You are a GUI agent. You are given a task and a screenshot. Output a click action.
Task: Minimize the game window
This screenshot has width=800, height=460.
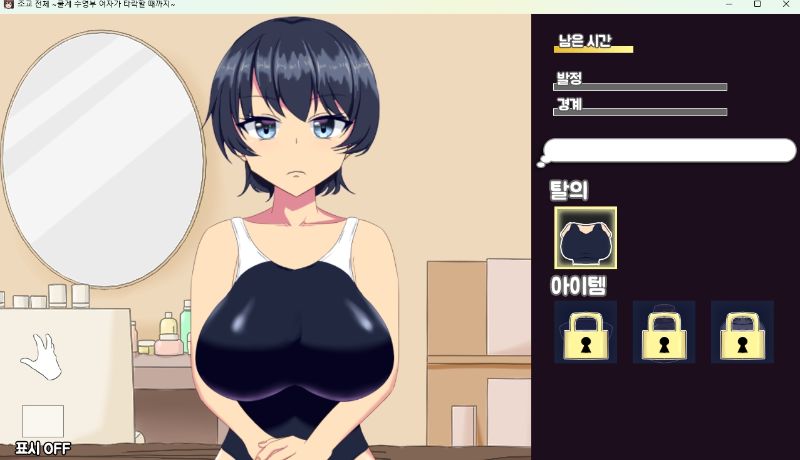click(x=728, y=5)
